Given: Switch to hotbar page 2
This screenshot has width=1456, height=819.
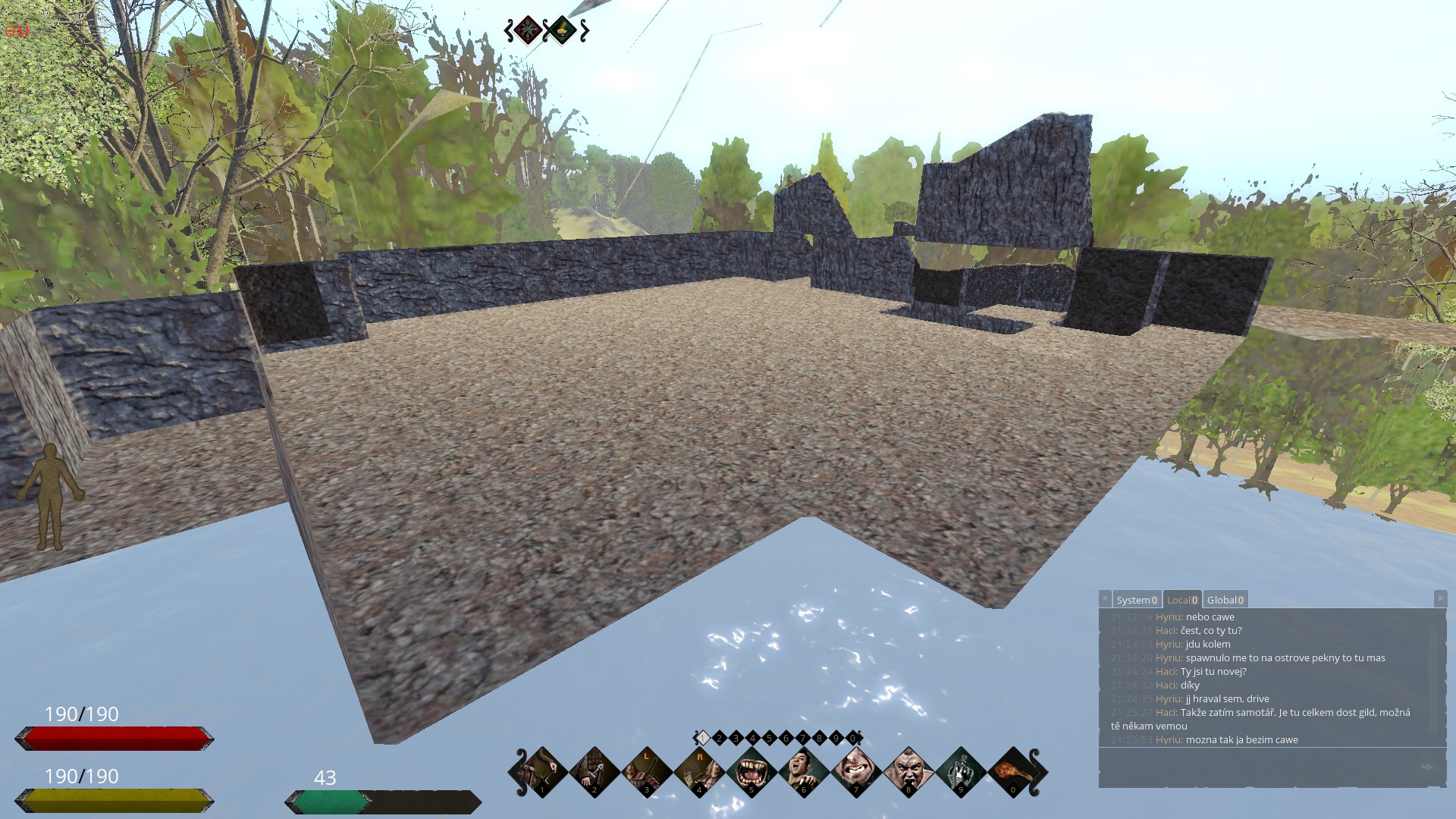Looking at the screenshot, I should click(x=719, y=738).
